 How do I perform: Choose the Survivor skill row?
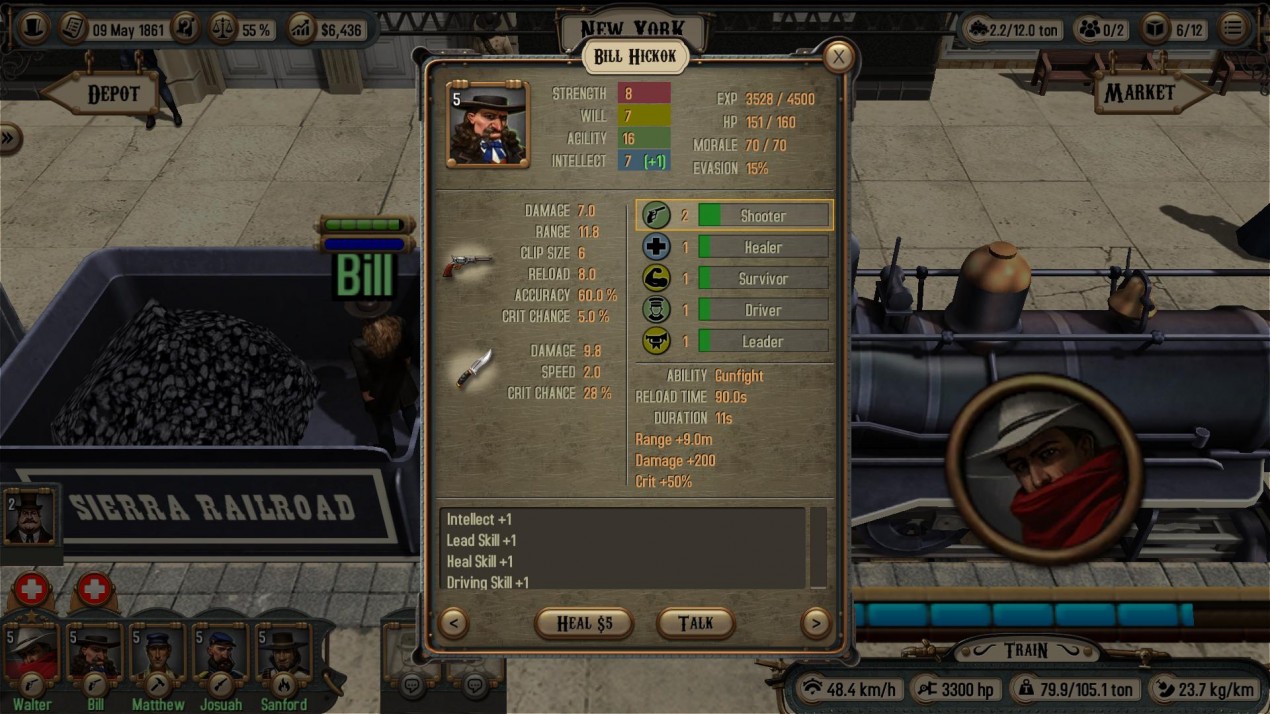(762, 279)
